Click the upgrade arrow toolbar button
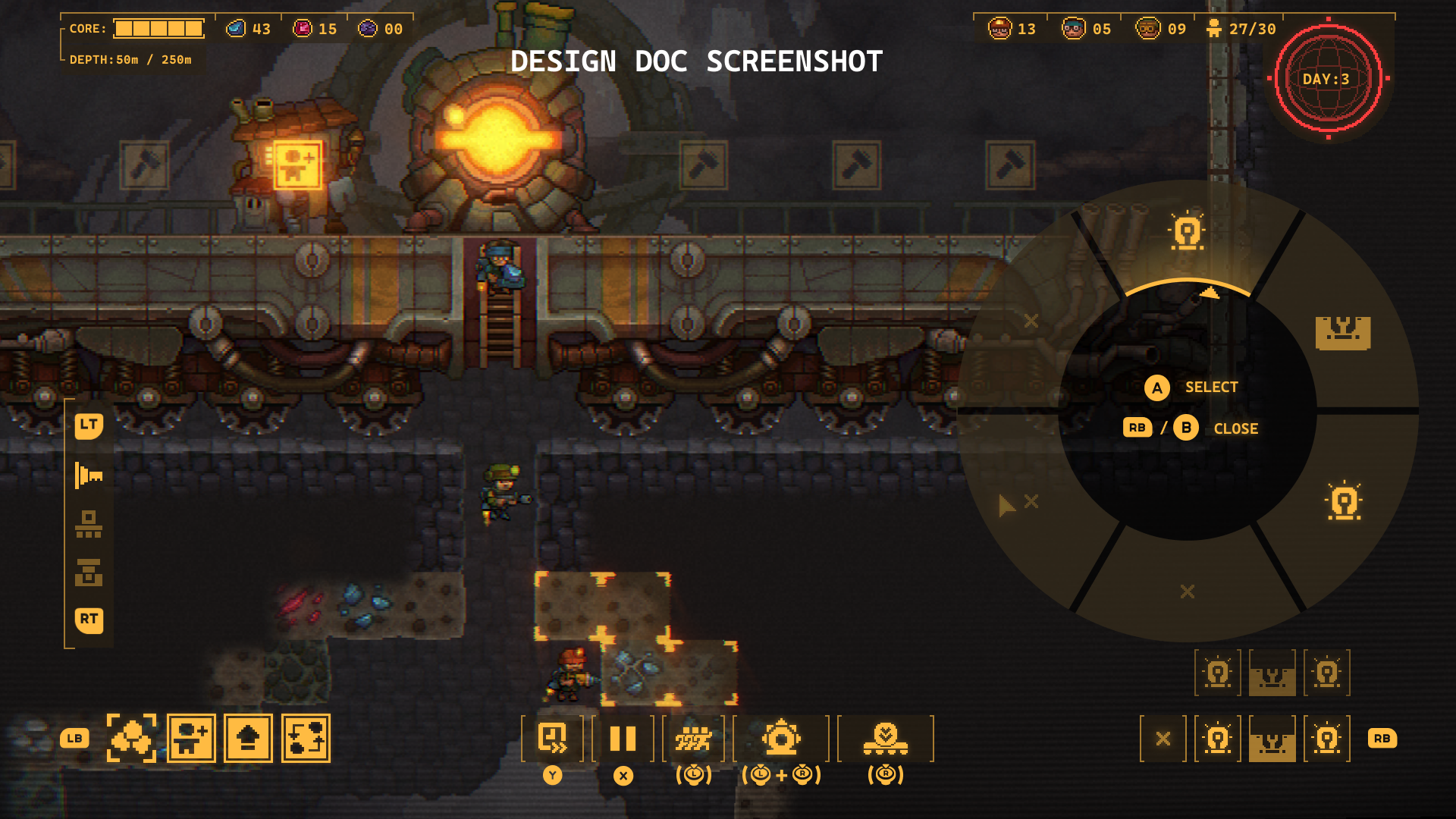The width and height of the screenshot is (1456, 819). pos(248,738)
